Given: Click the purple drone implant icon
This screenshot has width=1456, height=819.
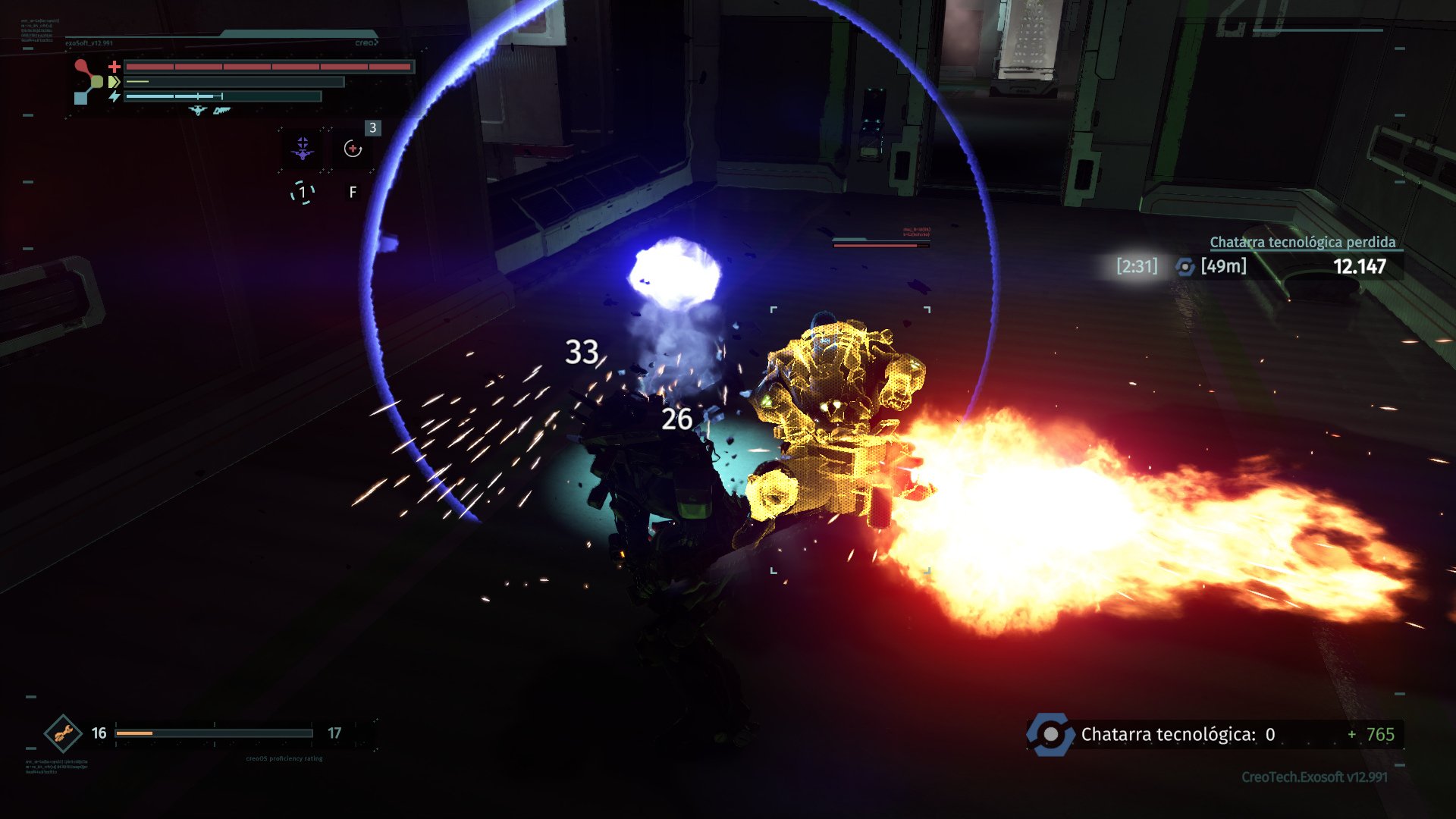Looking at the screenshot, I should (x=302, y=148).
